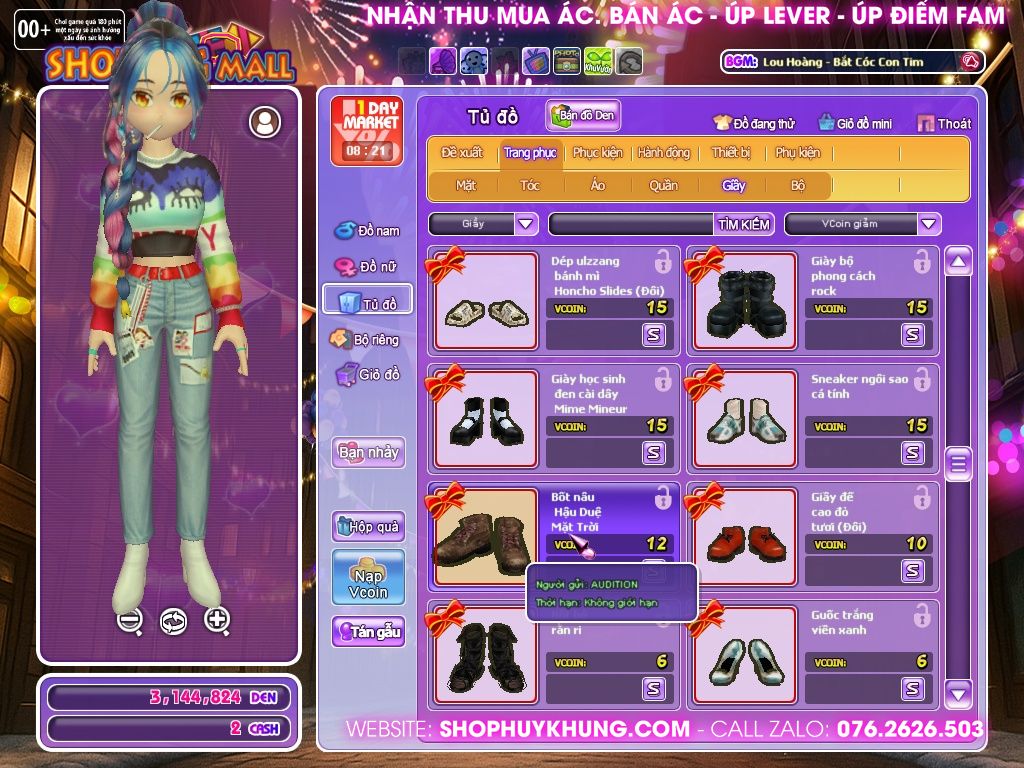
Task: Open the Bán đồ Den button
Action: click(583, 116)
